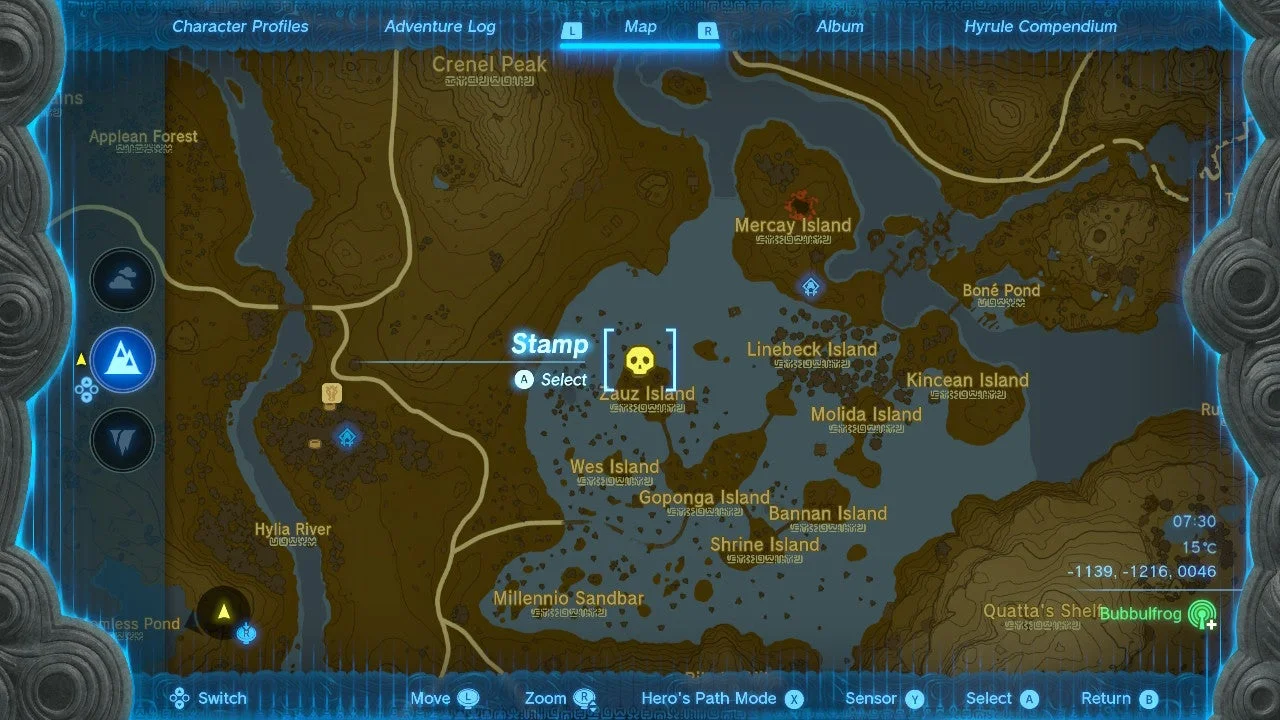Toggle the Sensor option
The image size is (1280, 720).
[x=883, y=698]
